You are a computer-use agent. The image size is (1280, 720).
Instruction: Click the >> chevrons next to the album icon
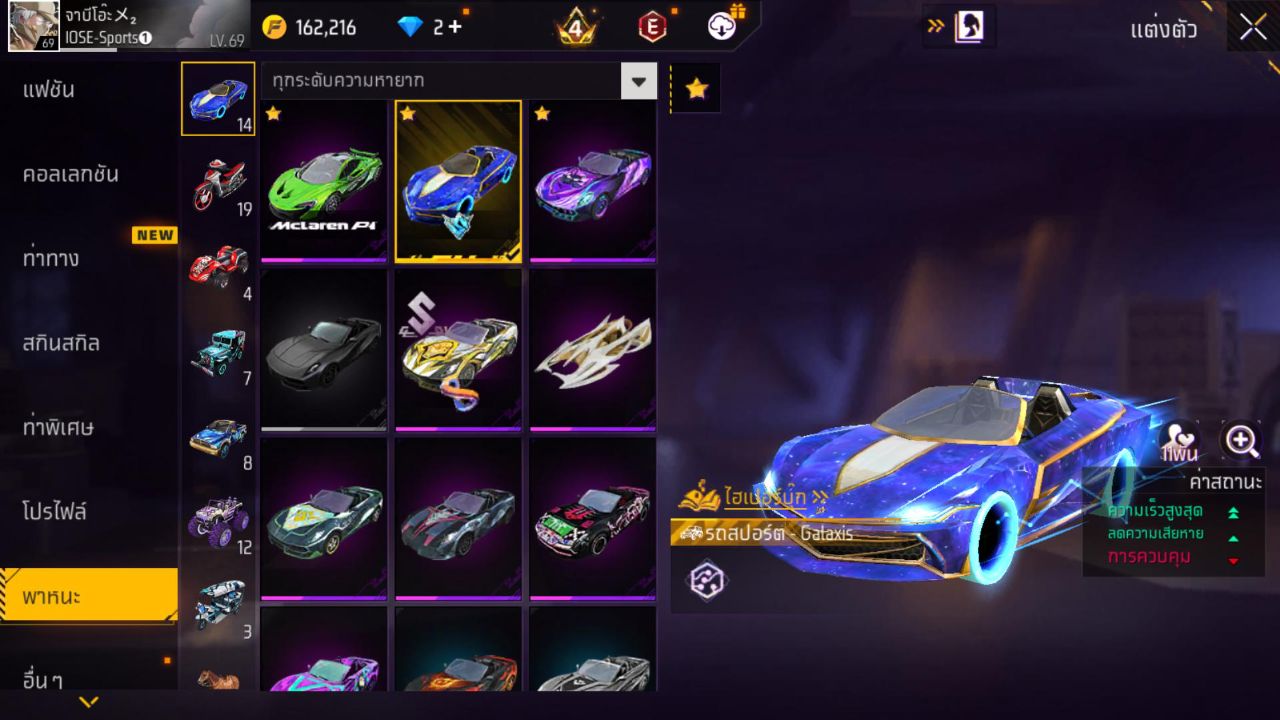[x=935, y=28]
